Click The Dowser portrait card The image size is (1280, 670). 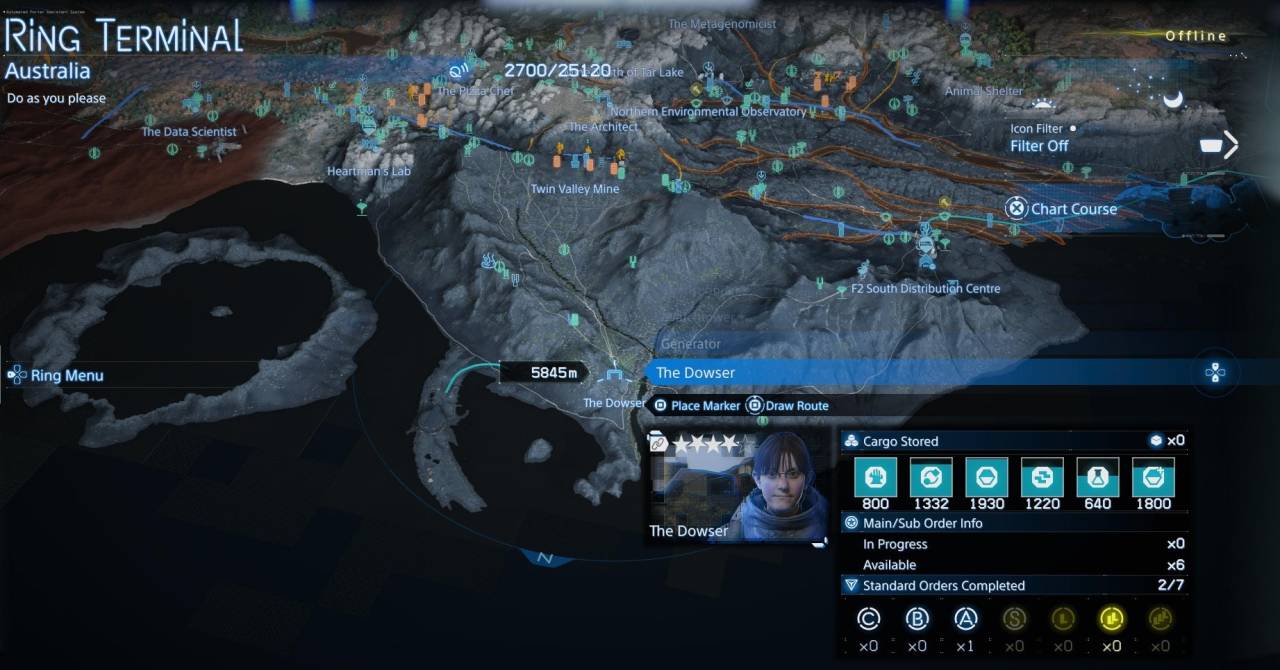[x=740, y=489]
